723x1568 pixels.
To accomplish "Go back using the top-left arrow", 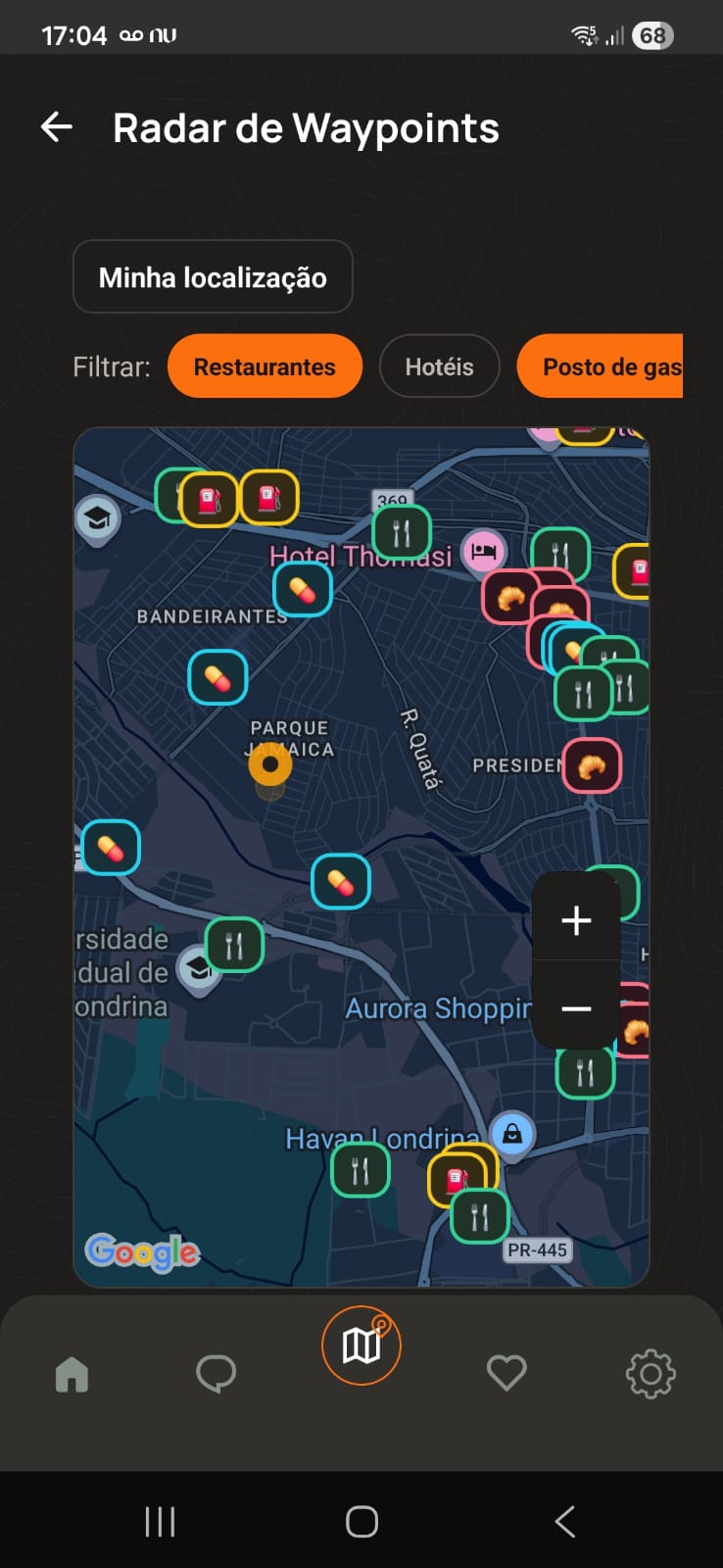I will pos(57,127).
